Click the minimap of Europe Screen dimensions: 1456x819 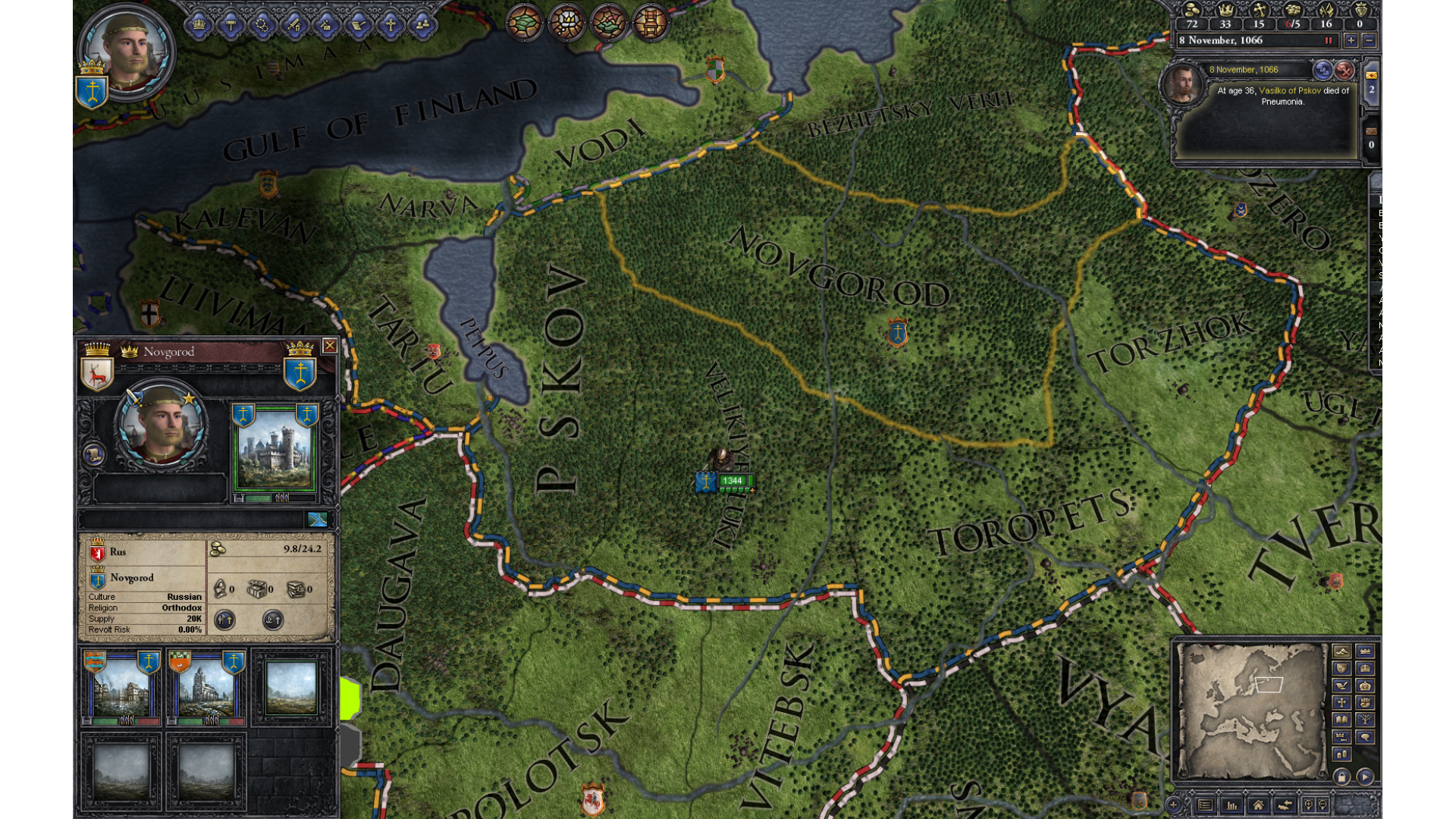click(1250, 711)
